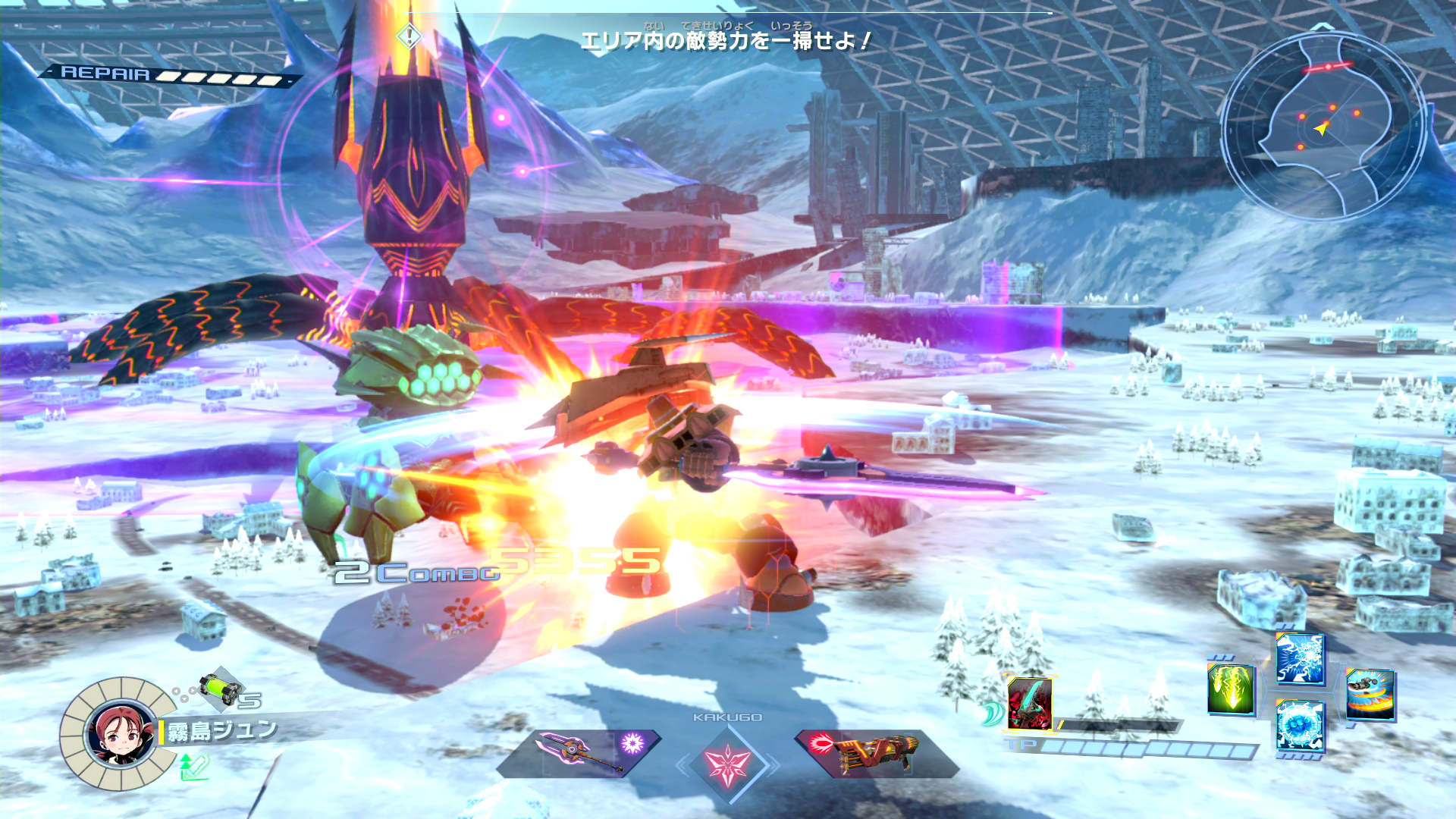Activate the KAKUGO star emblem
The width and height of the screenshot is (1456, 819).
pos(727,763)
